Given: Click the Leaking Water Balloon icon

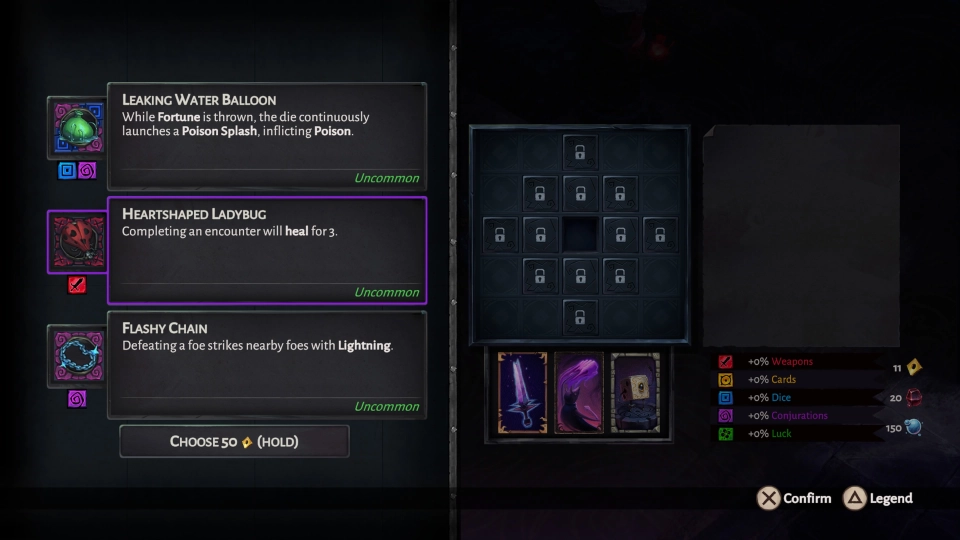Looking at the screenshot, I should (77, 128).
